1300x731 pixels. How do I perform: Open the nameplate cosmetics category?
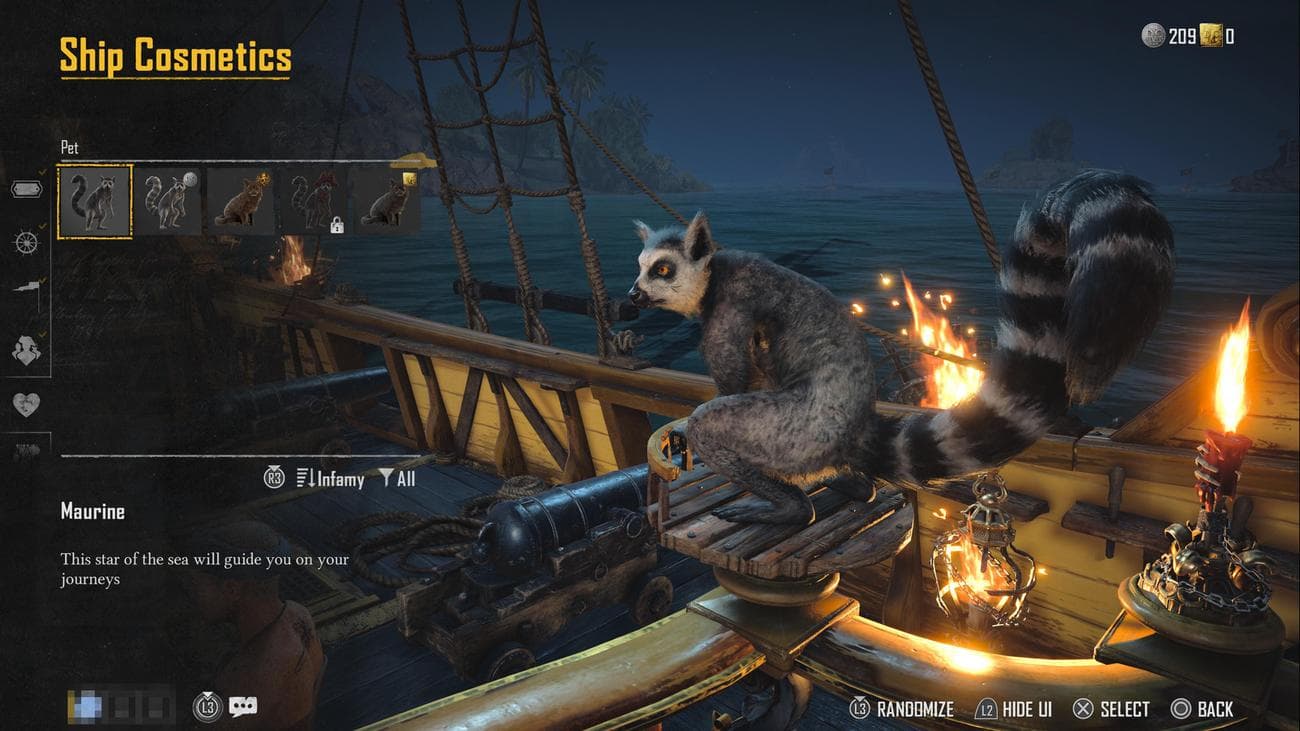(27, 189)
